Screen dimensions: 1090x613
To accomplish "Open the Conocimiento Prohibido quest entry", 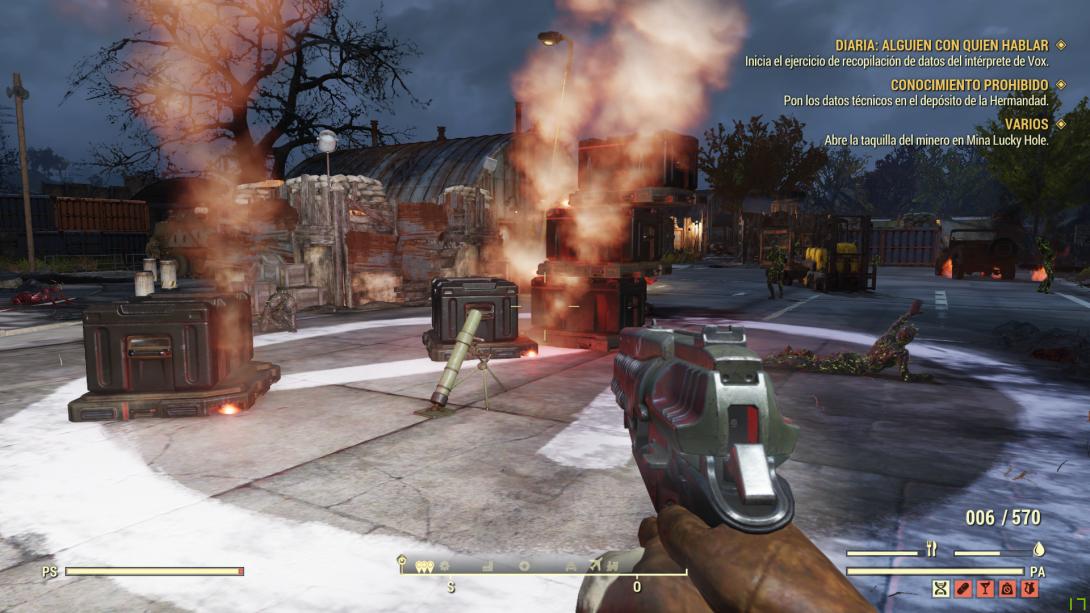I will 968,85.
